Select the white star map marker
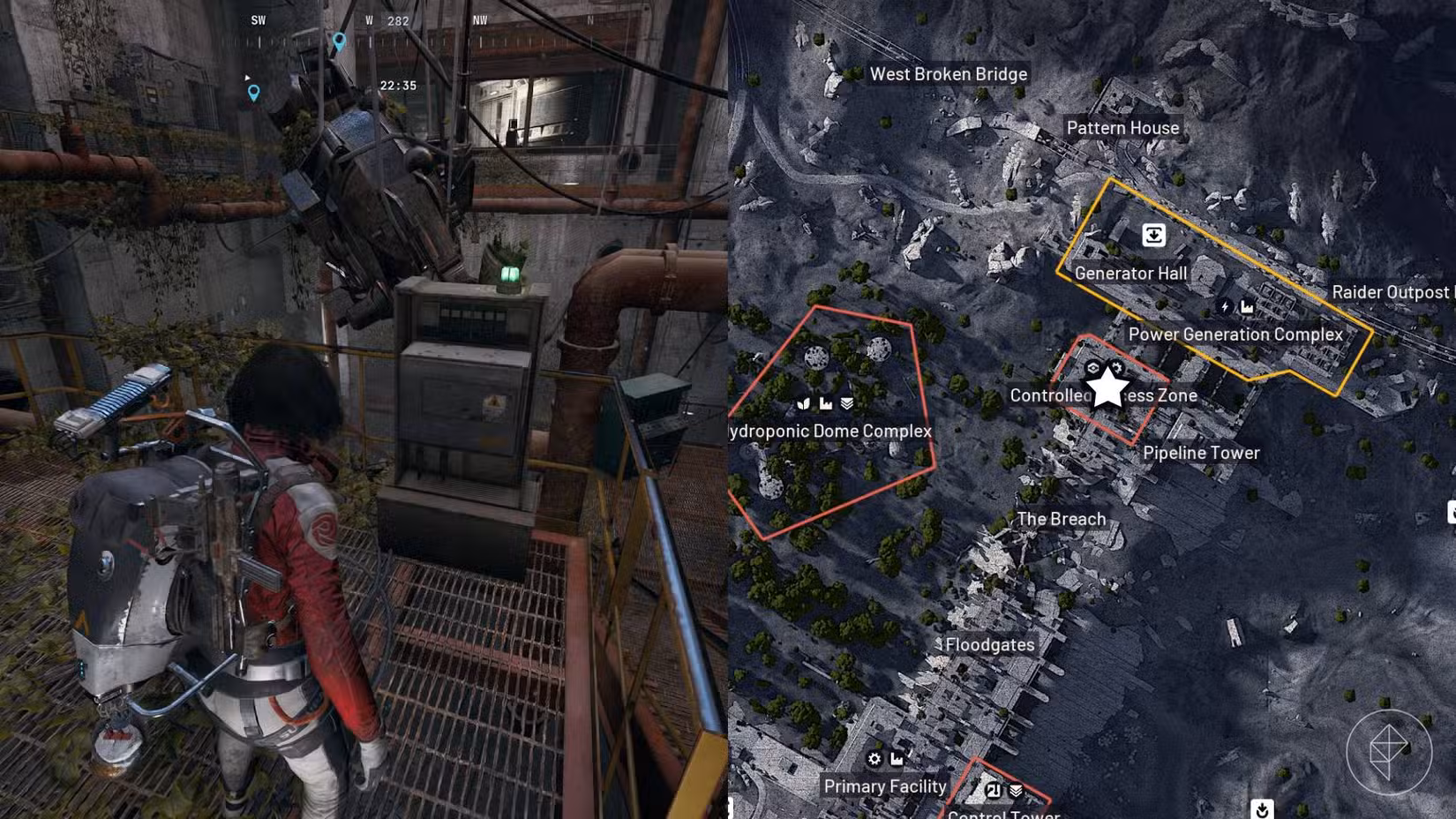The width and height of the screenshot is (1456, 819). tap(1107, 387)
